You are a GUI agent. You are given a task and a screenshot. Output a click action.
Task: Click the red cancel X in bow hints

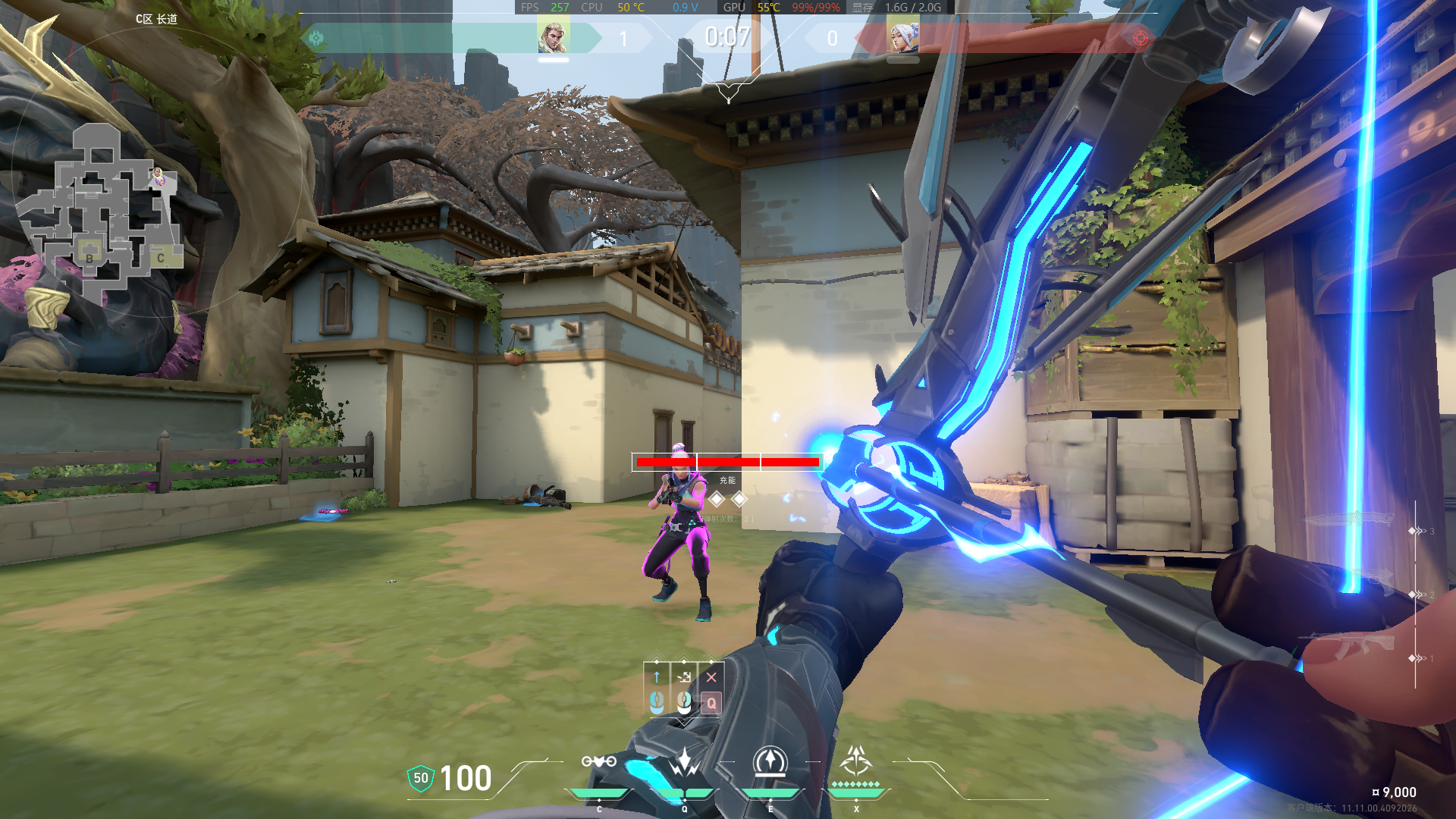711,677
